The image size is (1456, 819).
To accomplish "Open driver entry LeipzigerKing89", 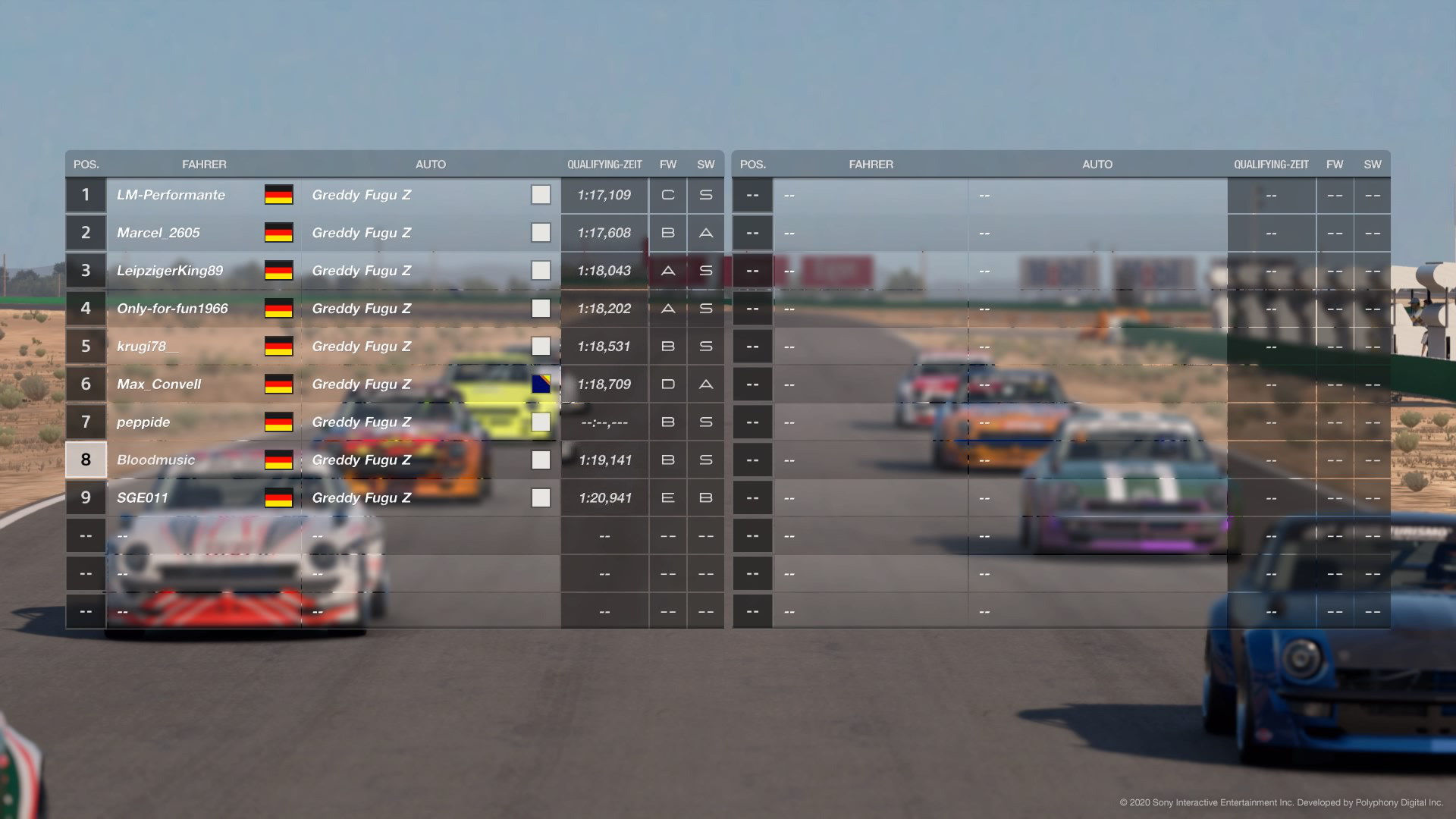I will point(170,270).
